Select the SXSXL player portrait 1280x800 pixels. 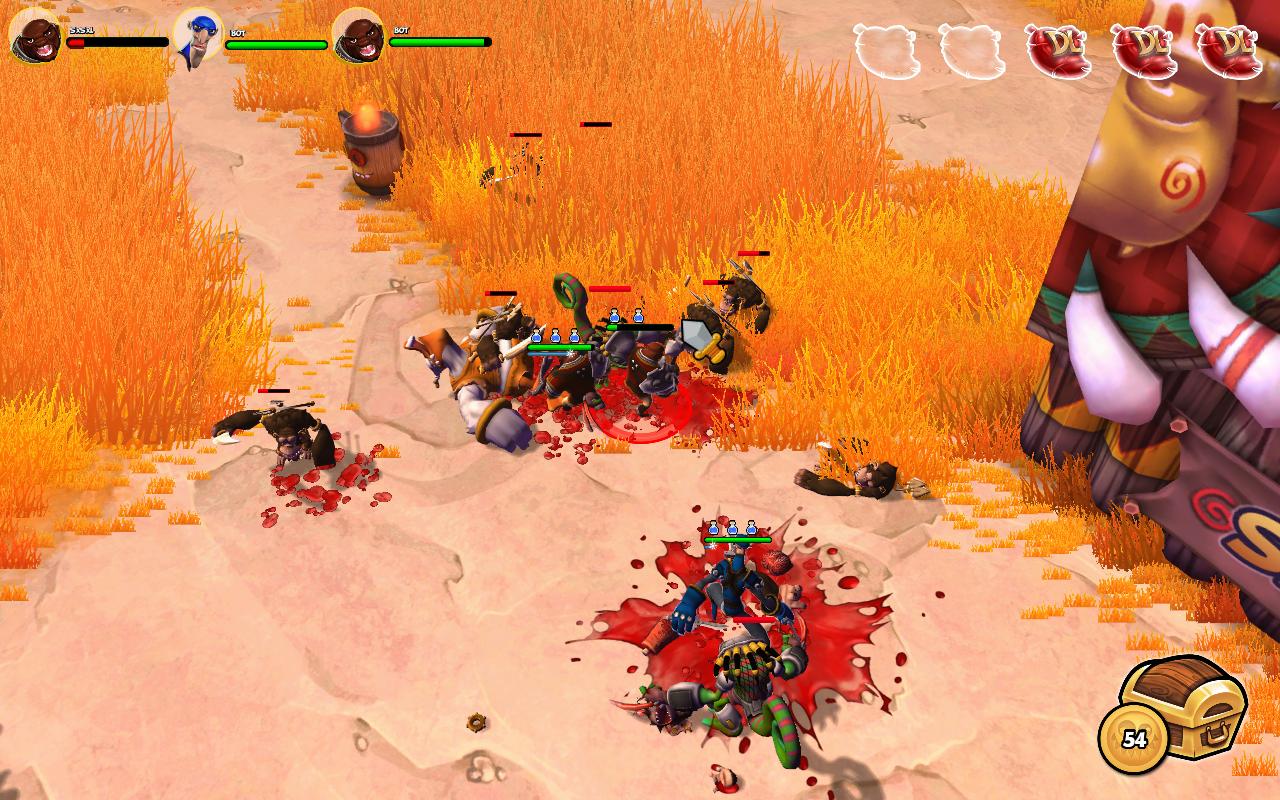coord(34,34)
